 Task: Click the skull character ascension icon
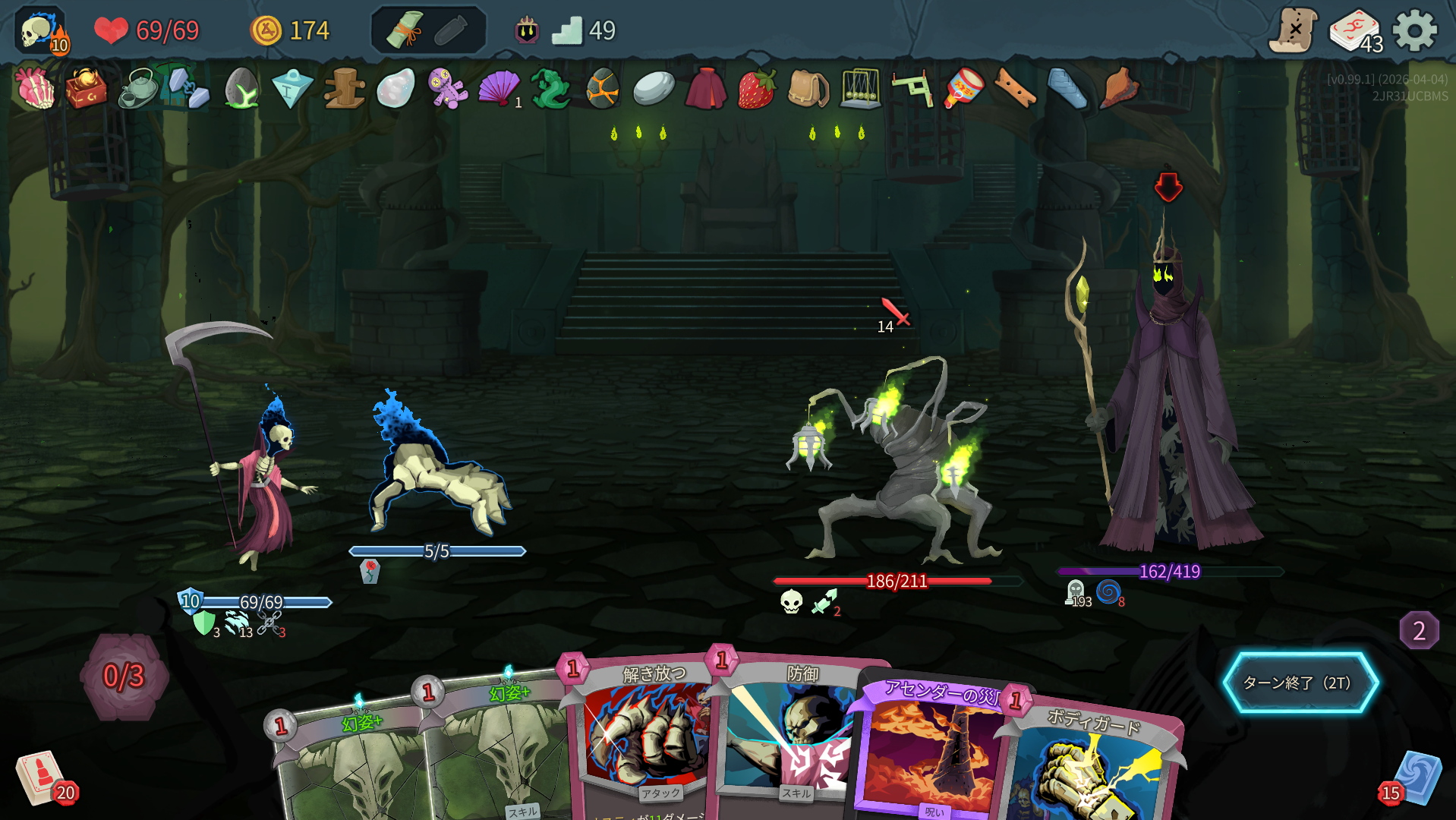[41, 31]
